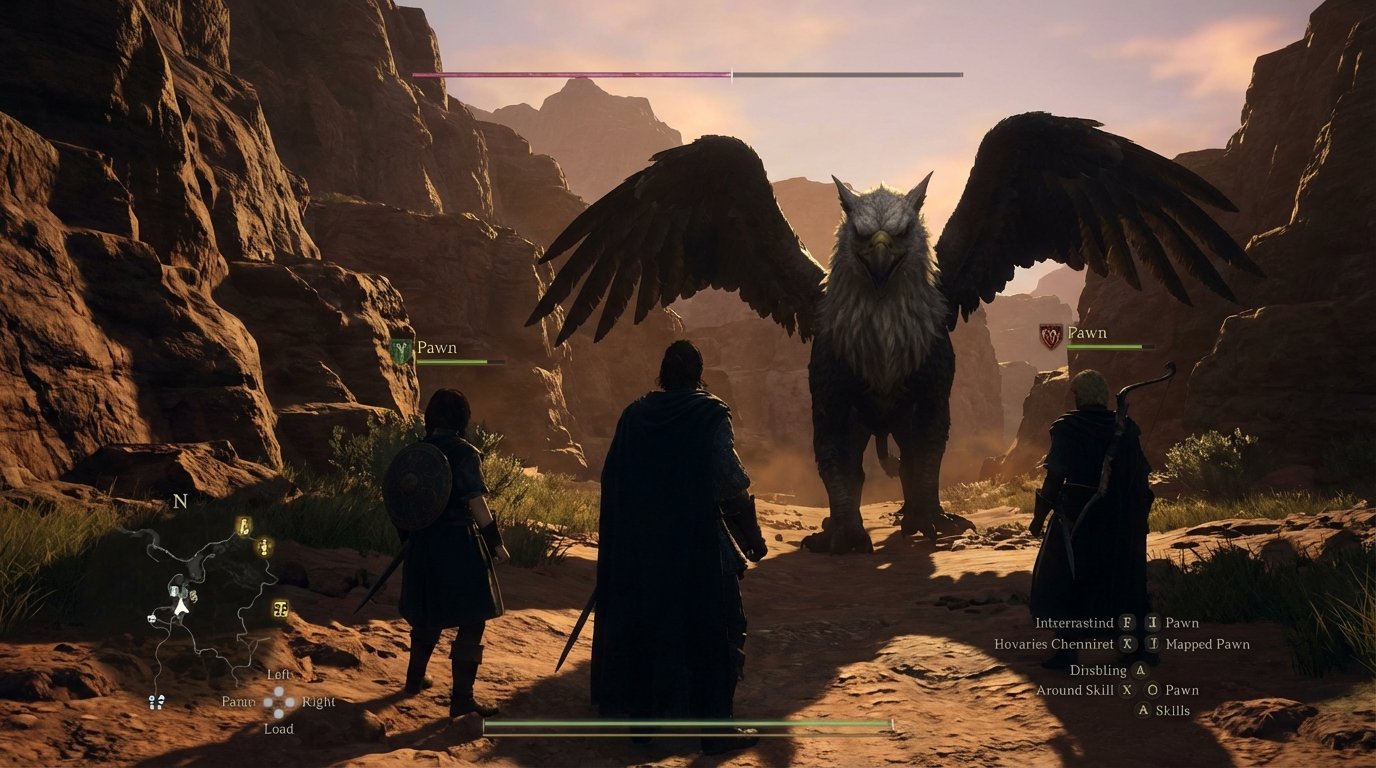
Task: Toggle the A button for Disabling action
Action: click(1140, 670)
